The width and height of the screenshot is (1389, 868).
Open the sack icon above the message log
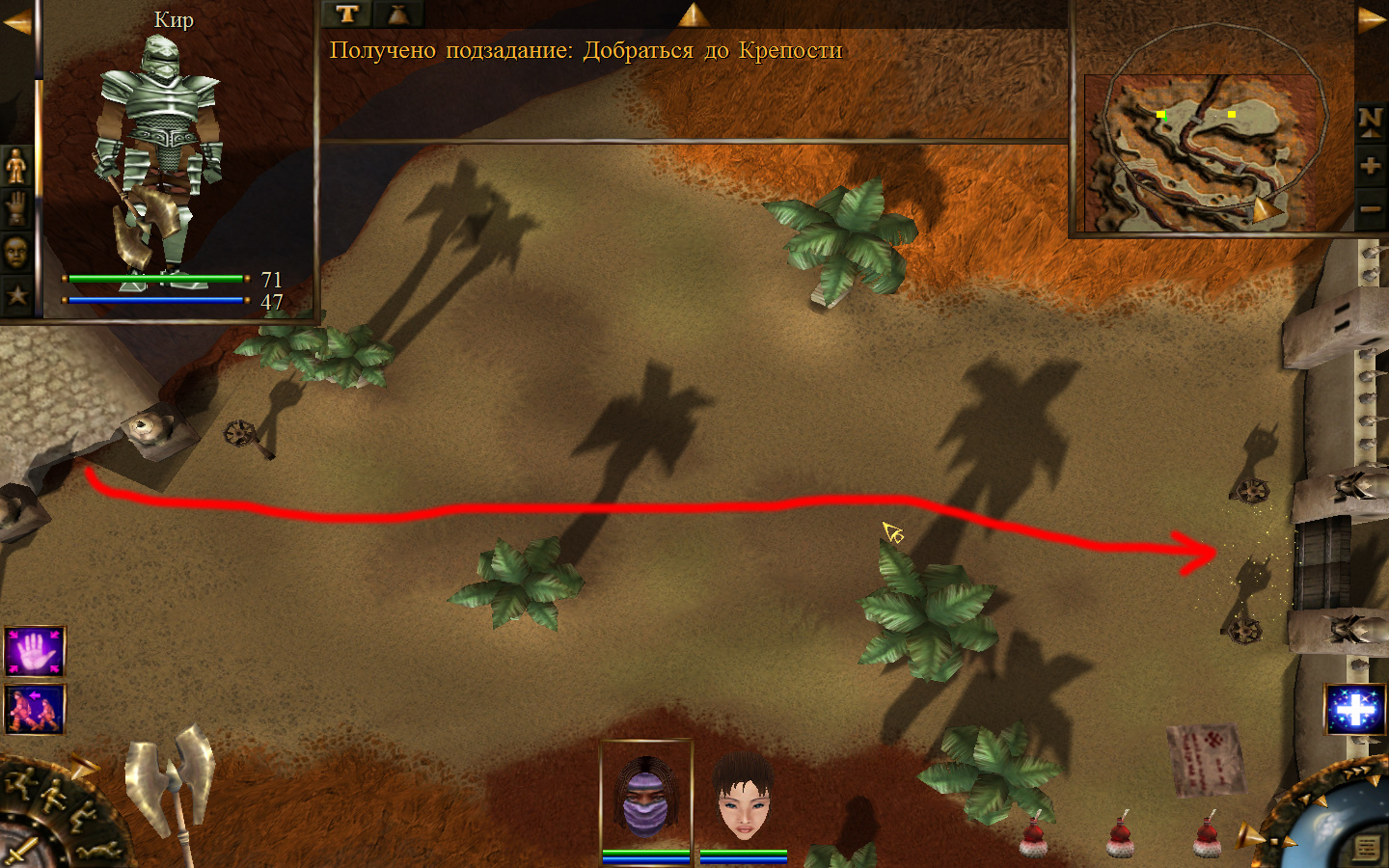397,14
